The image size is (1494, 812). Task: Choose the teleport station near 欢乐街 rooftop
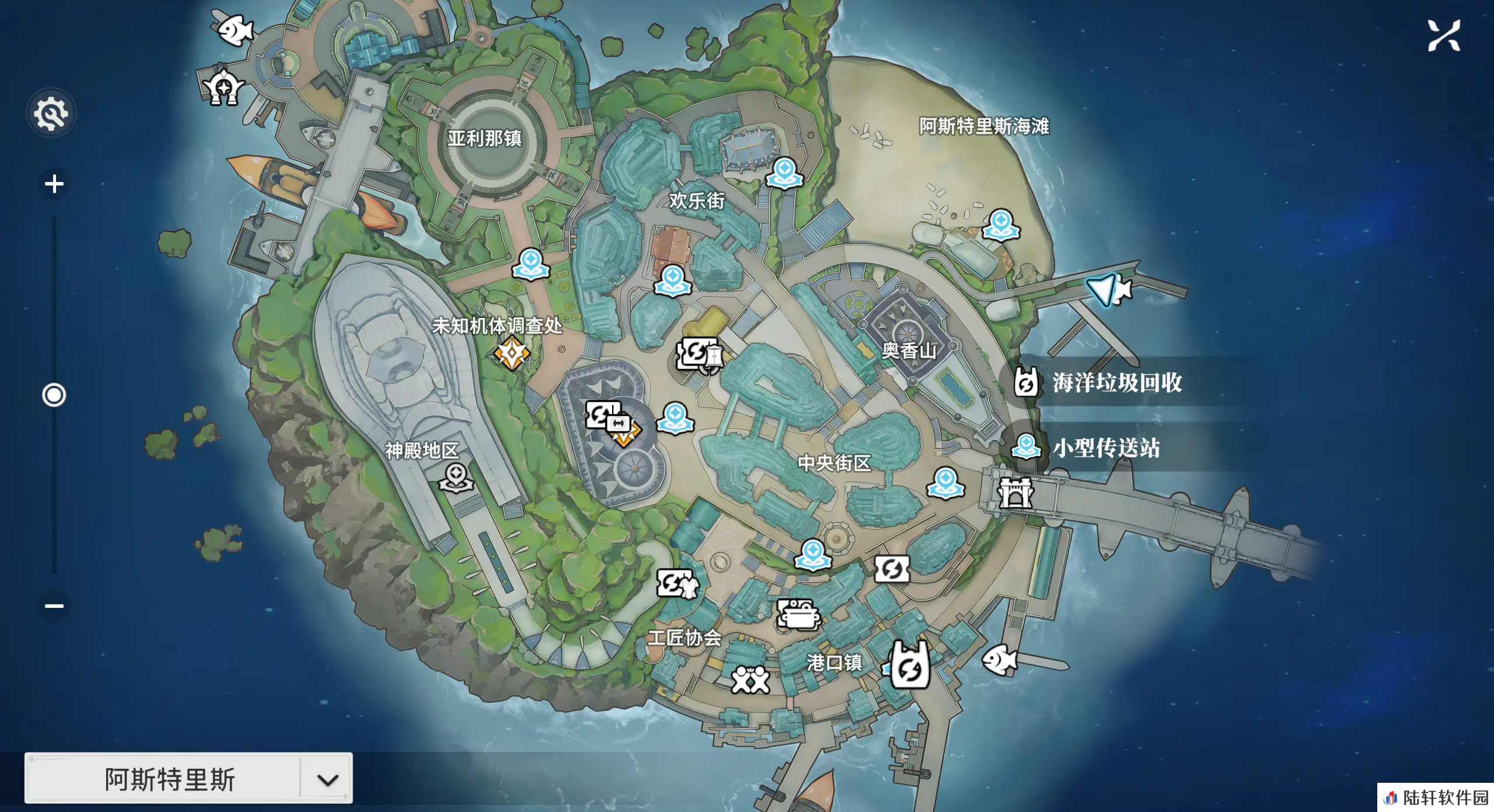click(784, 173)
